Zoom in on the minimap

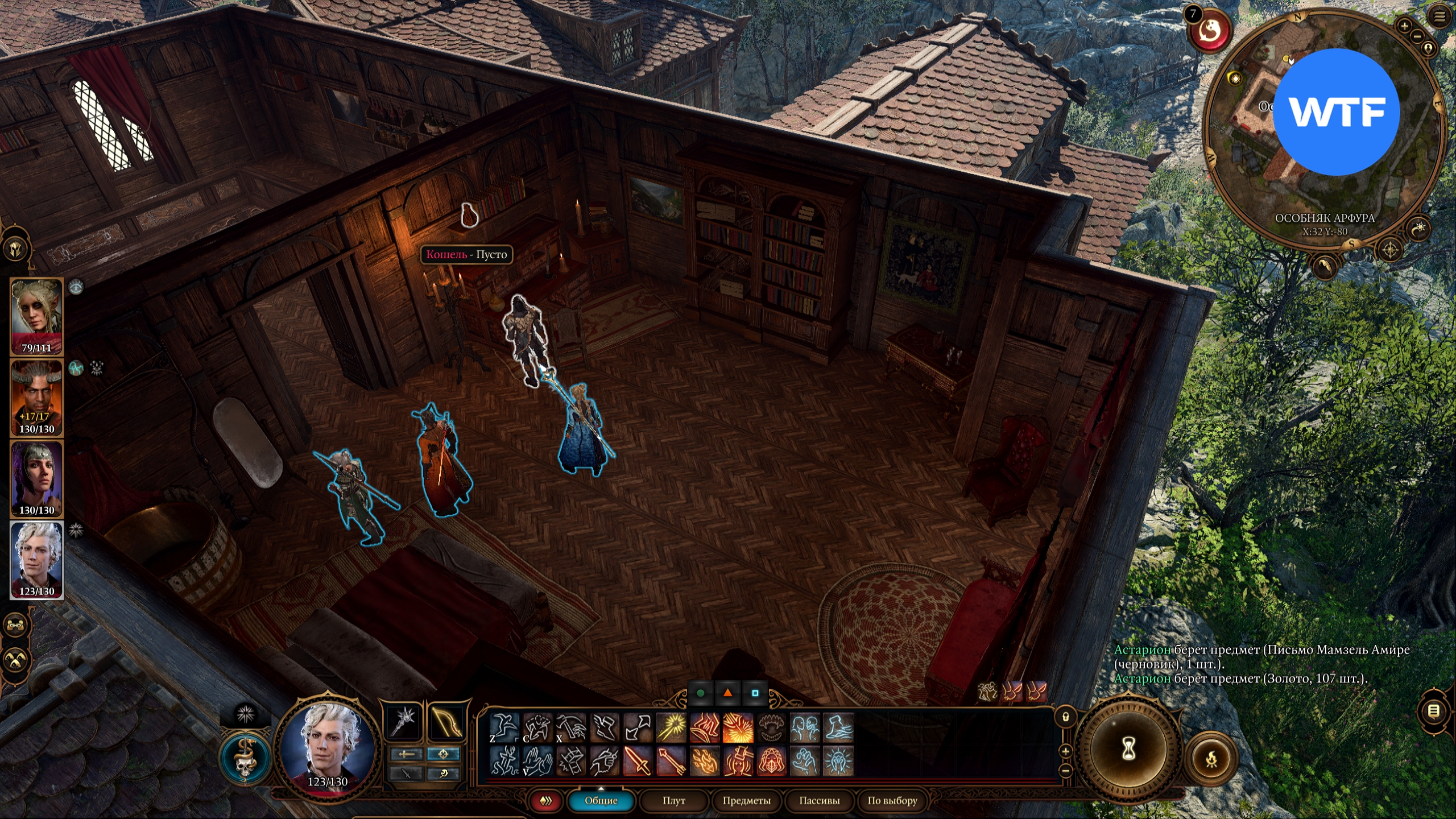click(1404, 26)
